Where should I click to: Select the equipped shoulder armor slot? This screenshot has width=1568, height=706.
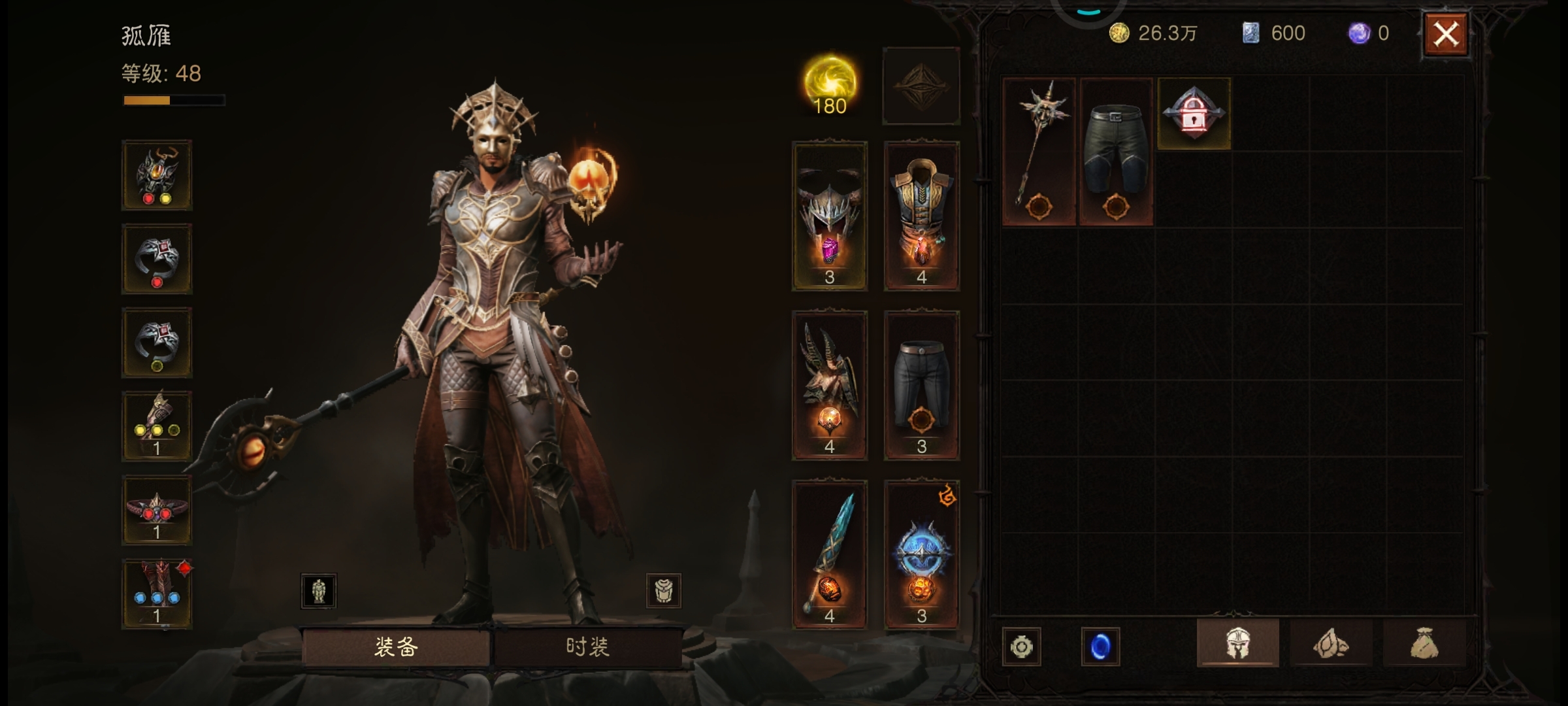(829, 386)
